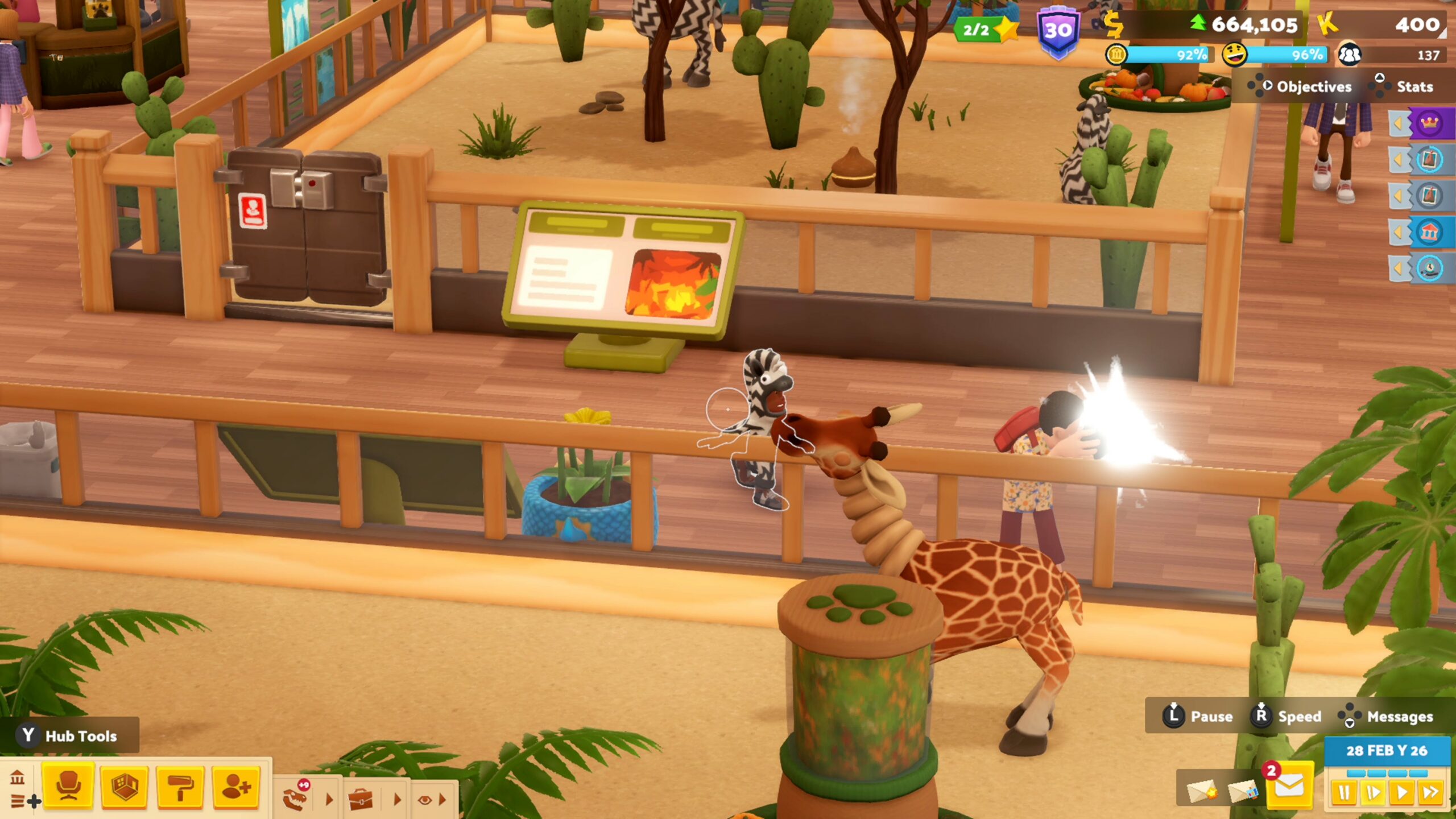
Task: Toggle the eye visualisation mode menu
Action: 424,800
